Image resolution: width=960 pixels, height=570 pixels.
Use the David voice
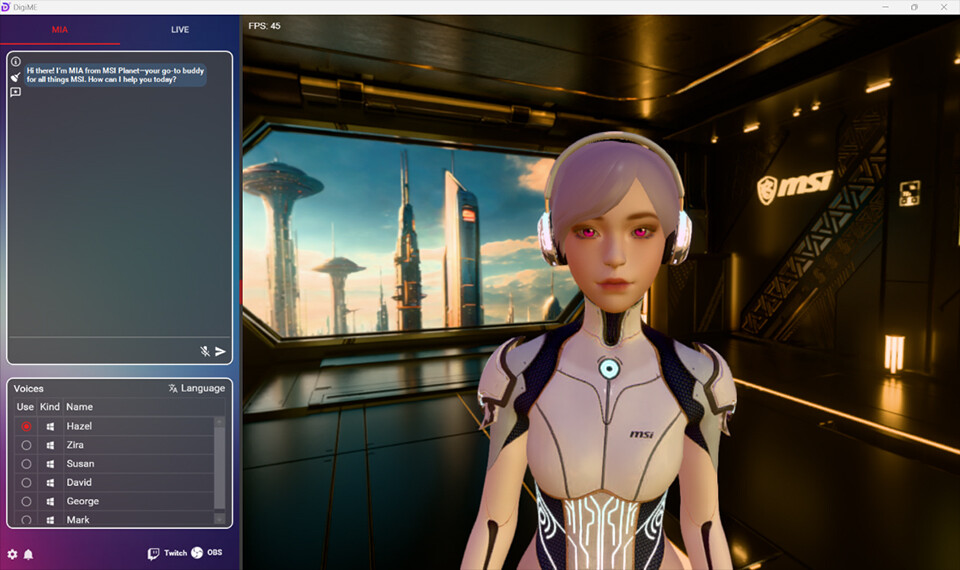[26, 483]
